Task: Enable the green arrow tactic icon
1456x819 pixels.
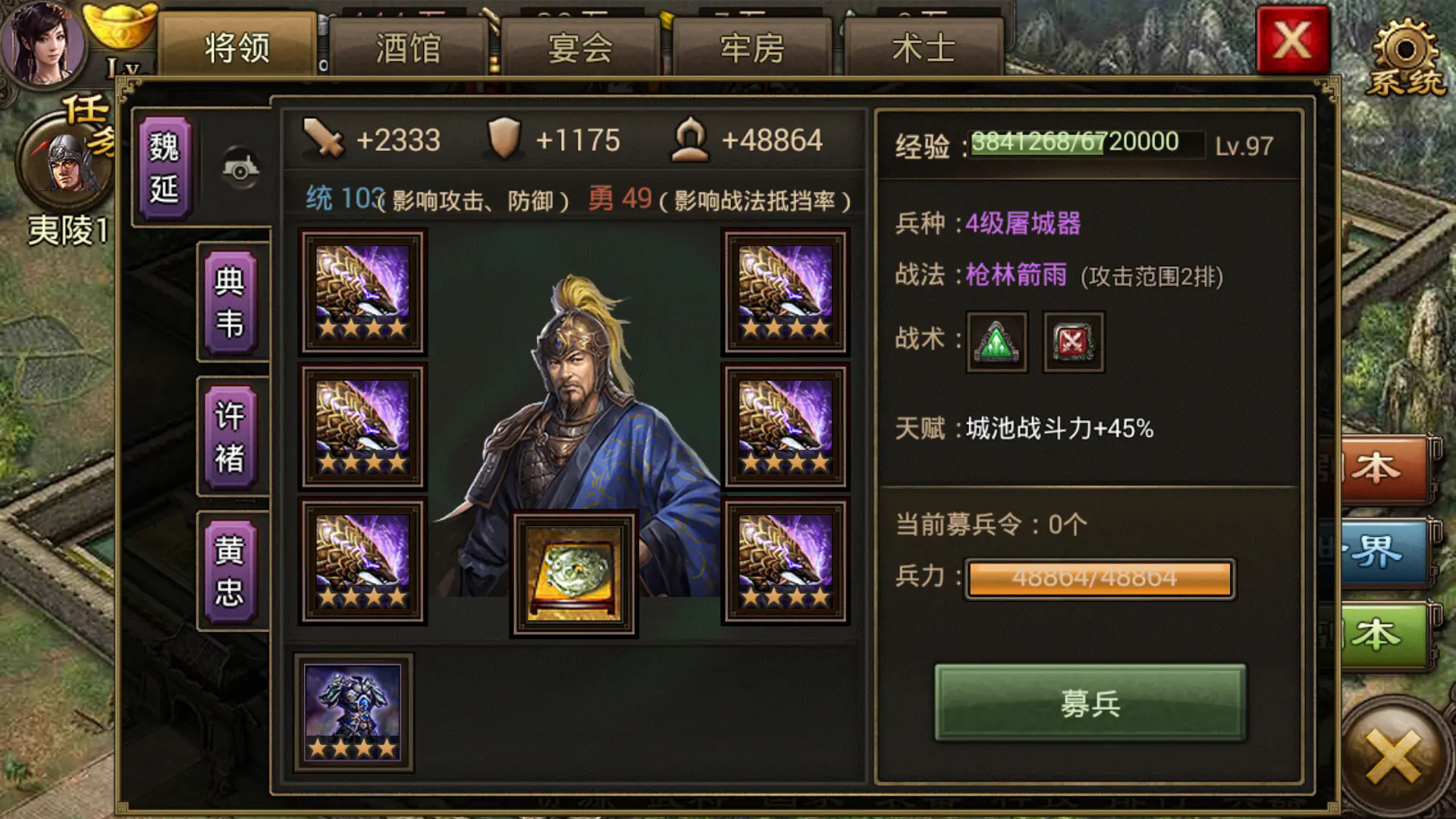Action: pos(996,341)
